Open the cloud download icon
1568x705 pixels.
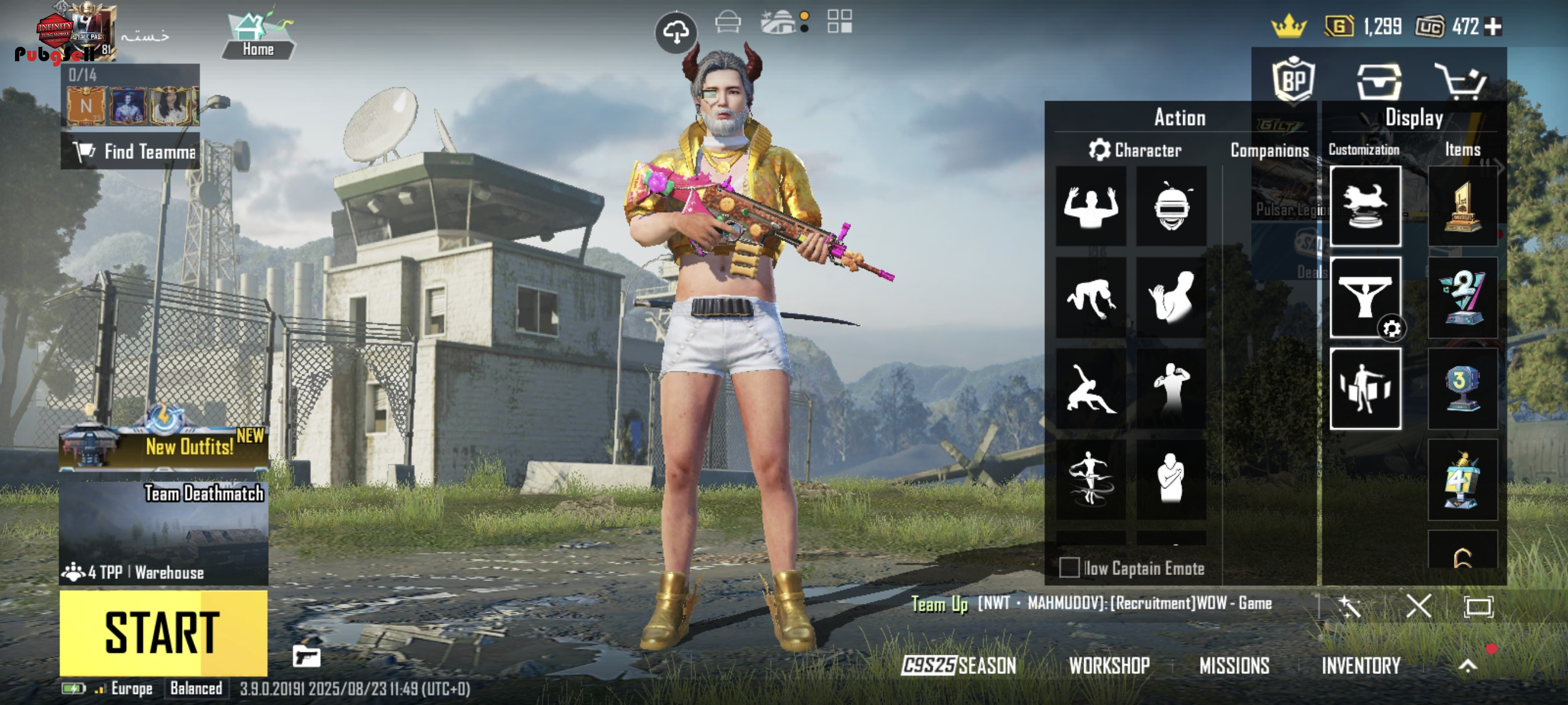tap(676, 32)
